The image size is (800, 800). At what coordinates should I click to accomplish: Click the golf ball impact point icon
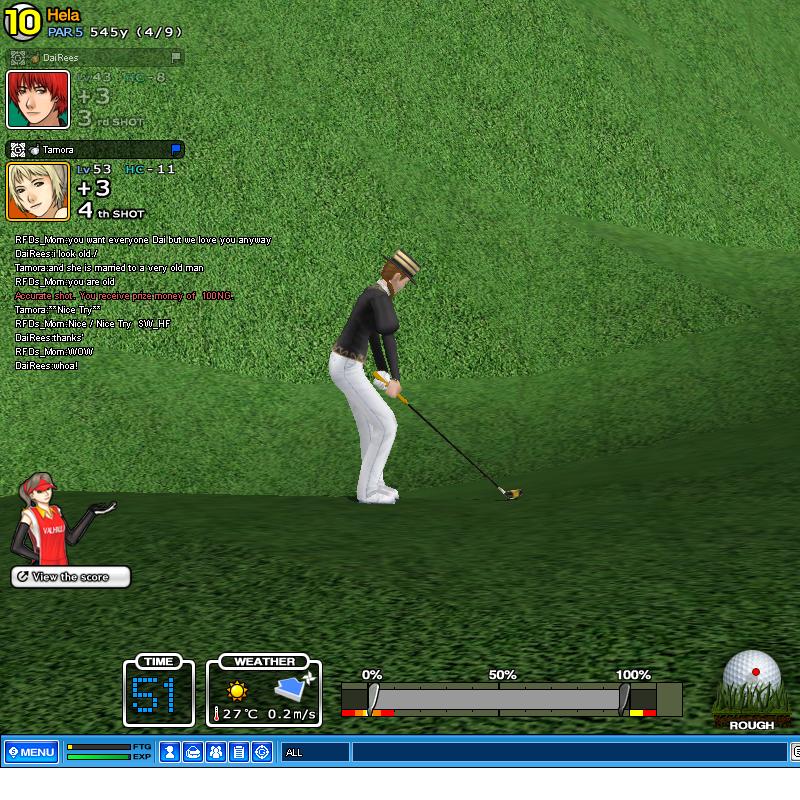pyautogui.click(x=752, y=677)
